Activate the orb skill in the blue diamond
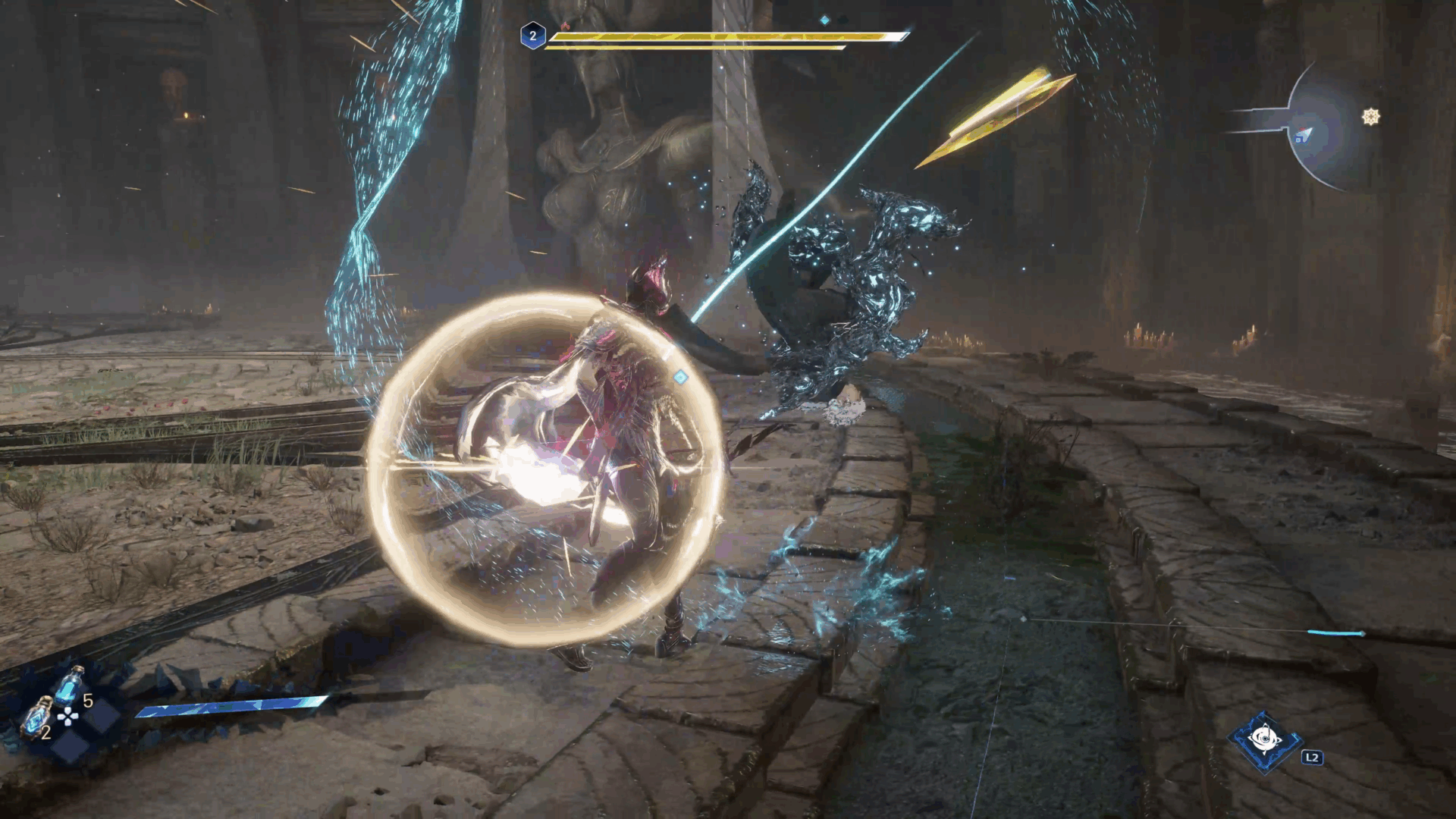Image resolution: width=1456 pixels, height=819 pixels. click(1263, 739)
